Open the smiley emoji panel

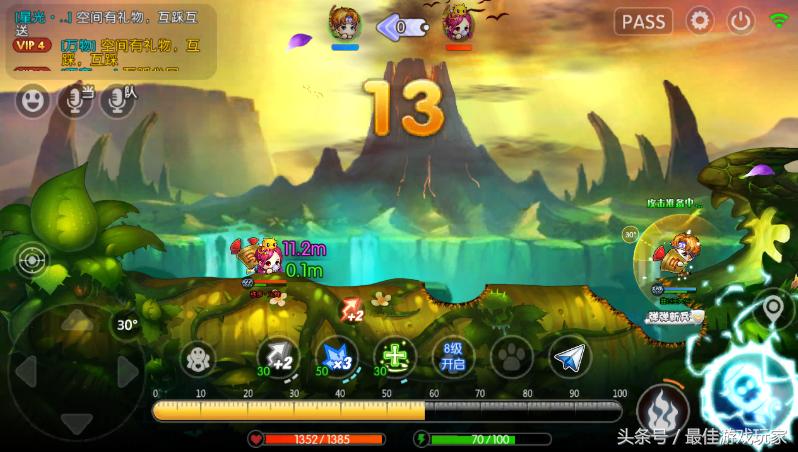coord(33,100)
